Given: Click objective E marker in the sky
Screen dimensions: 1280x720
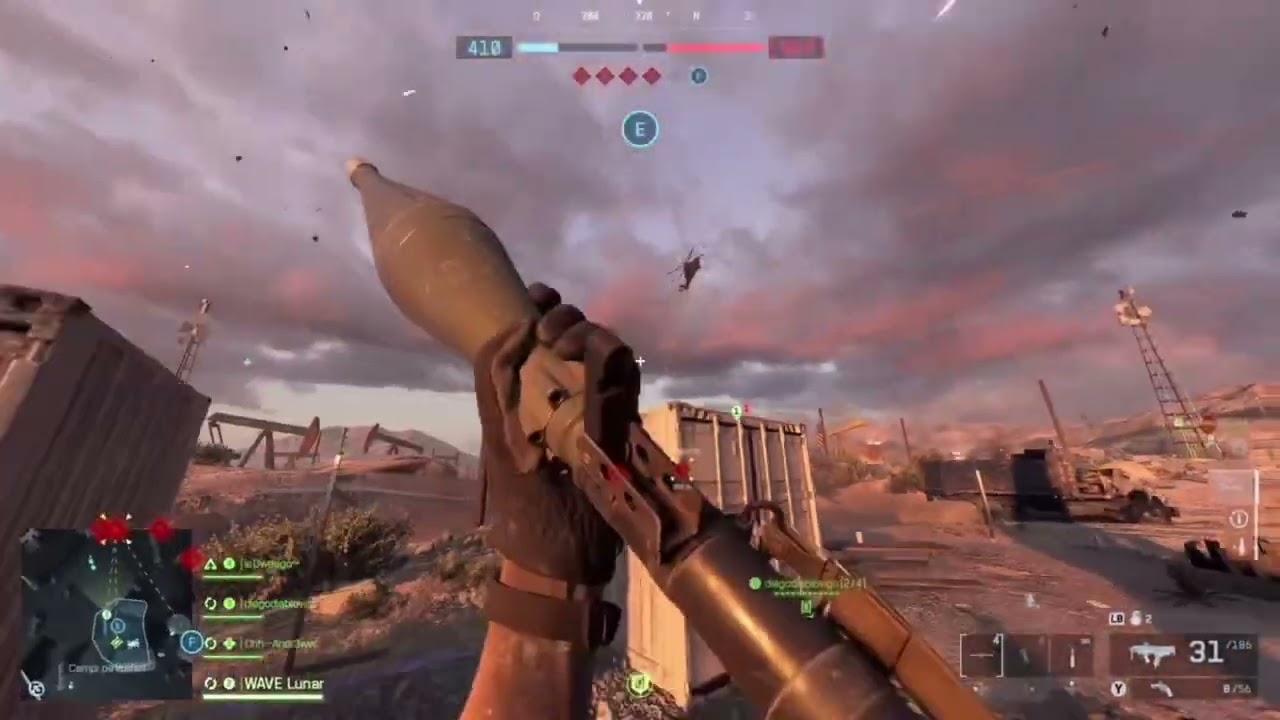Looking at the screenshot, I should click(640, 129).
